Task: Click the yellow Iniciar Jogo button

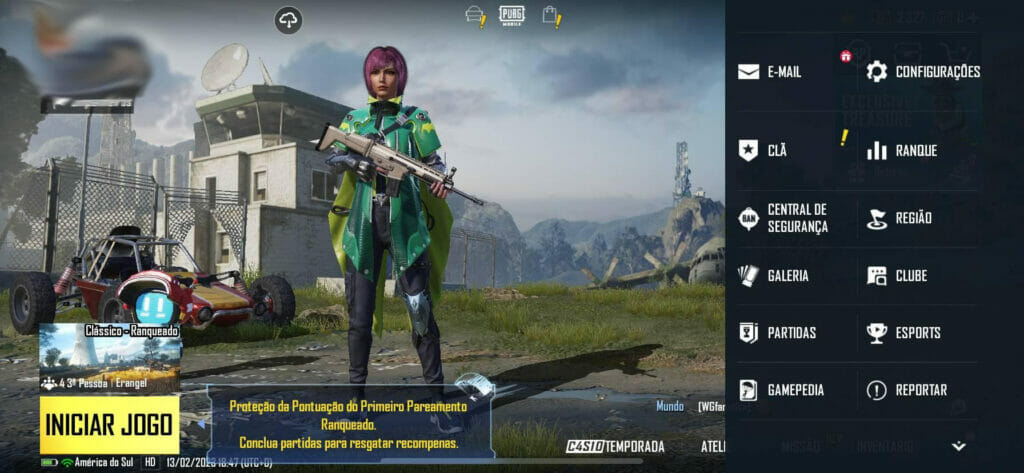Action: (110, 424)
